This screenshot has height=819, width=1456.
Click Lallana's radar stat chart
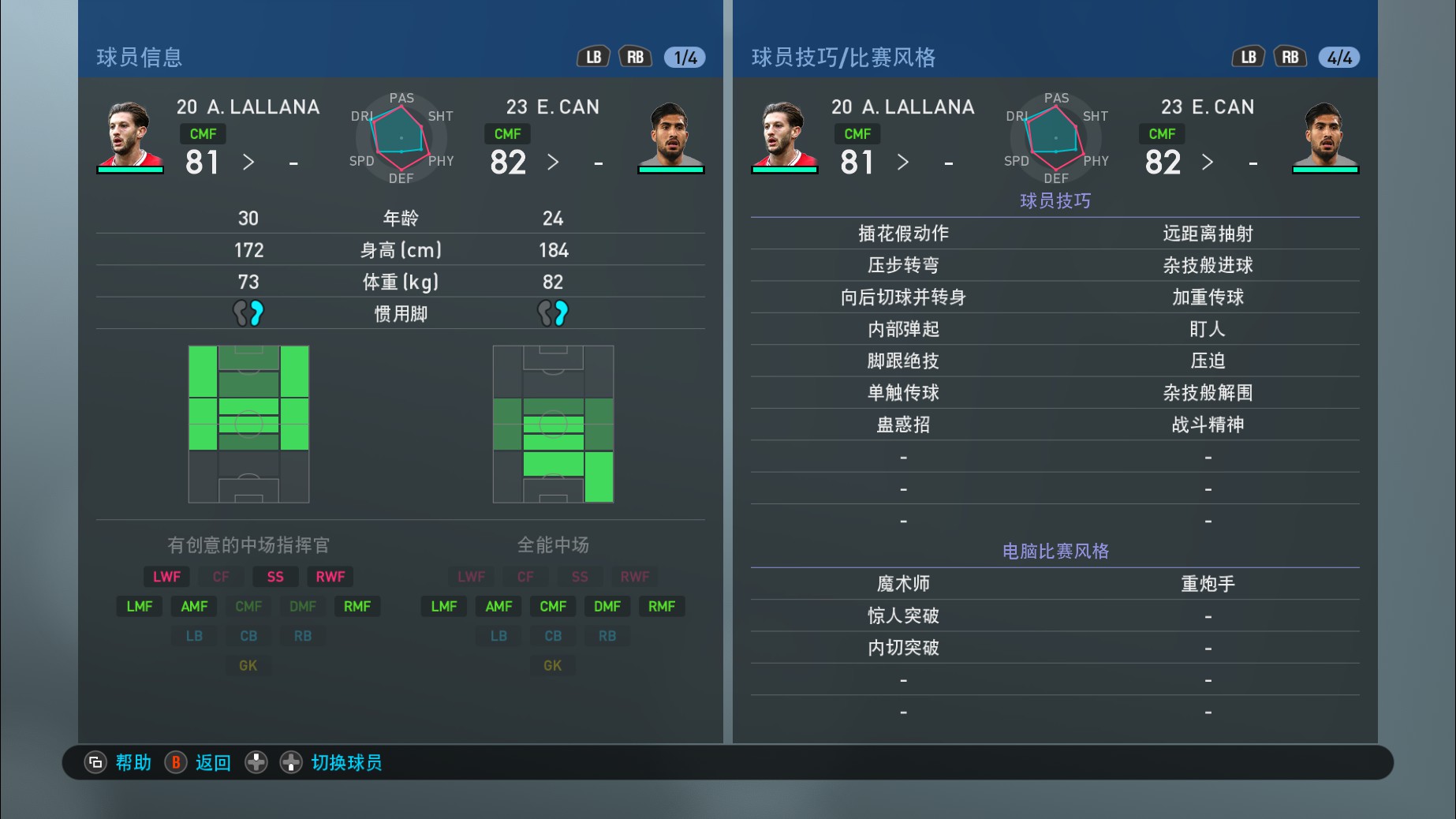coord(401,139)
